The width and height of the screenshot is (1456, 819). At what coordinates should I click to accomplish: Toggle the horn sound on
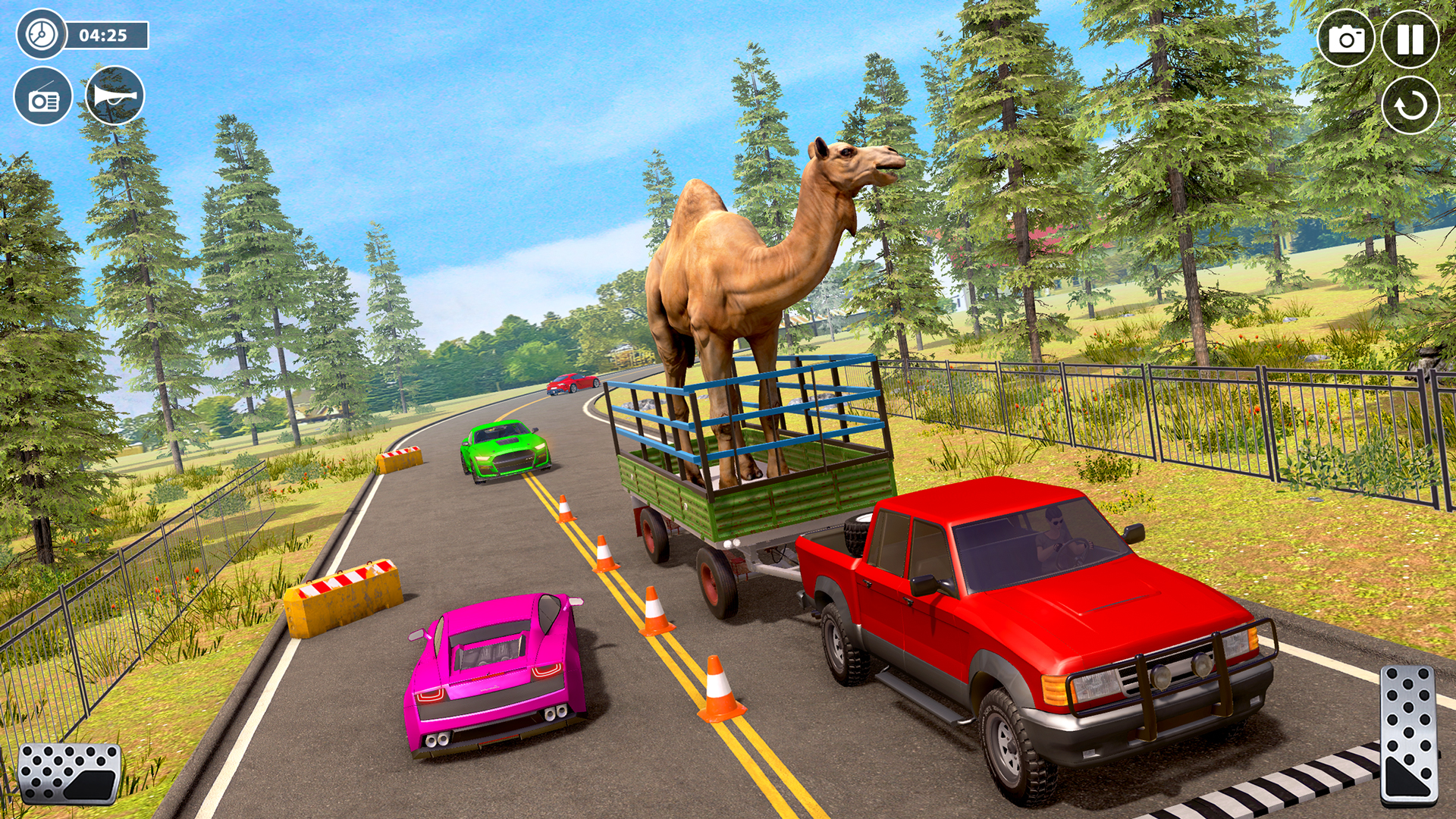[114, 96]
